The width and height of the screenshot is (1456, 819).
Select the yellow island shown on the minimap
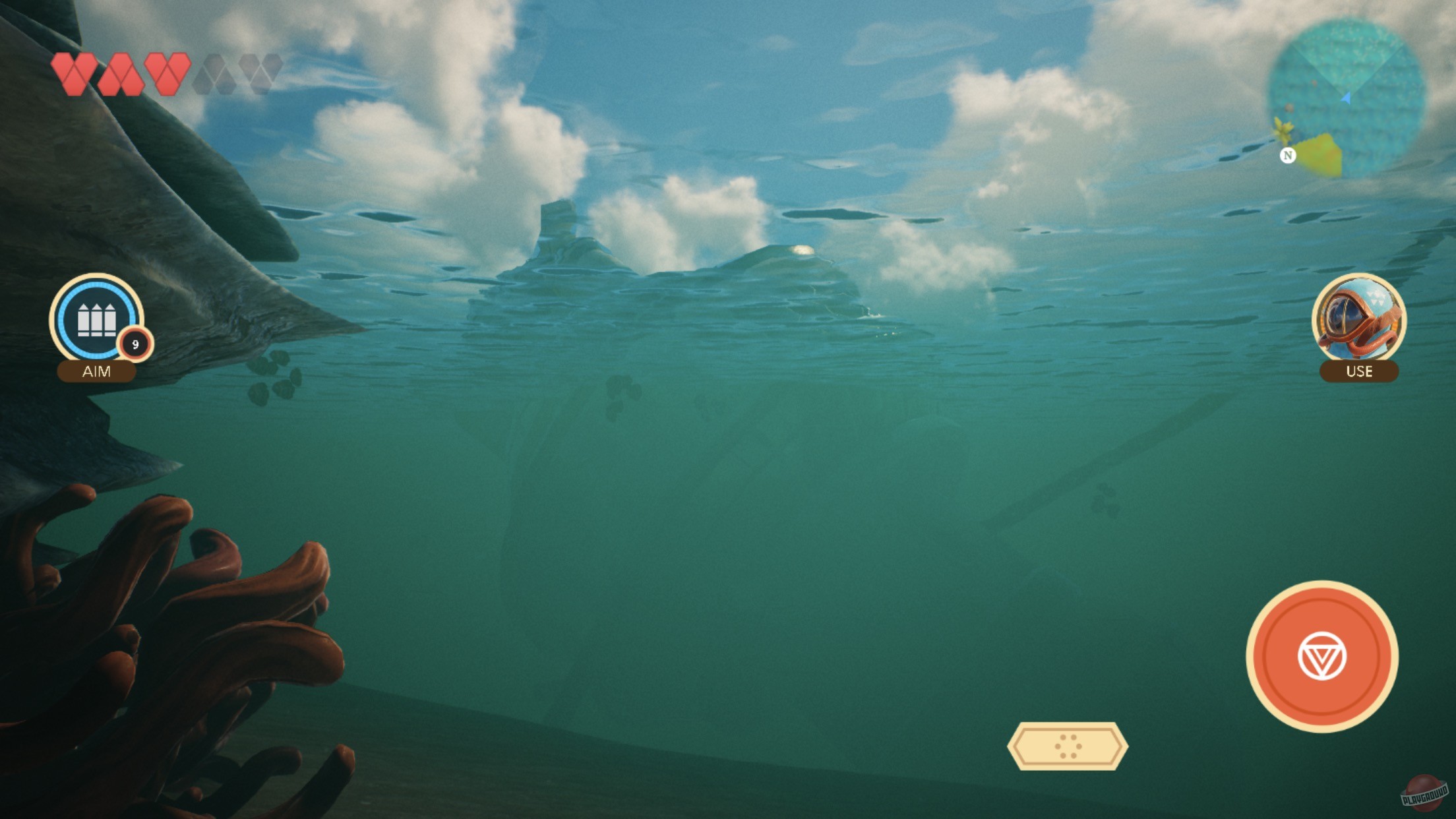tap(1319, 153)
